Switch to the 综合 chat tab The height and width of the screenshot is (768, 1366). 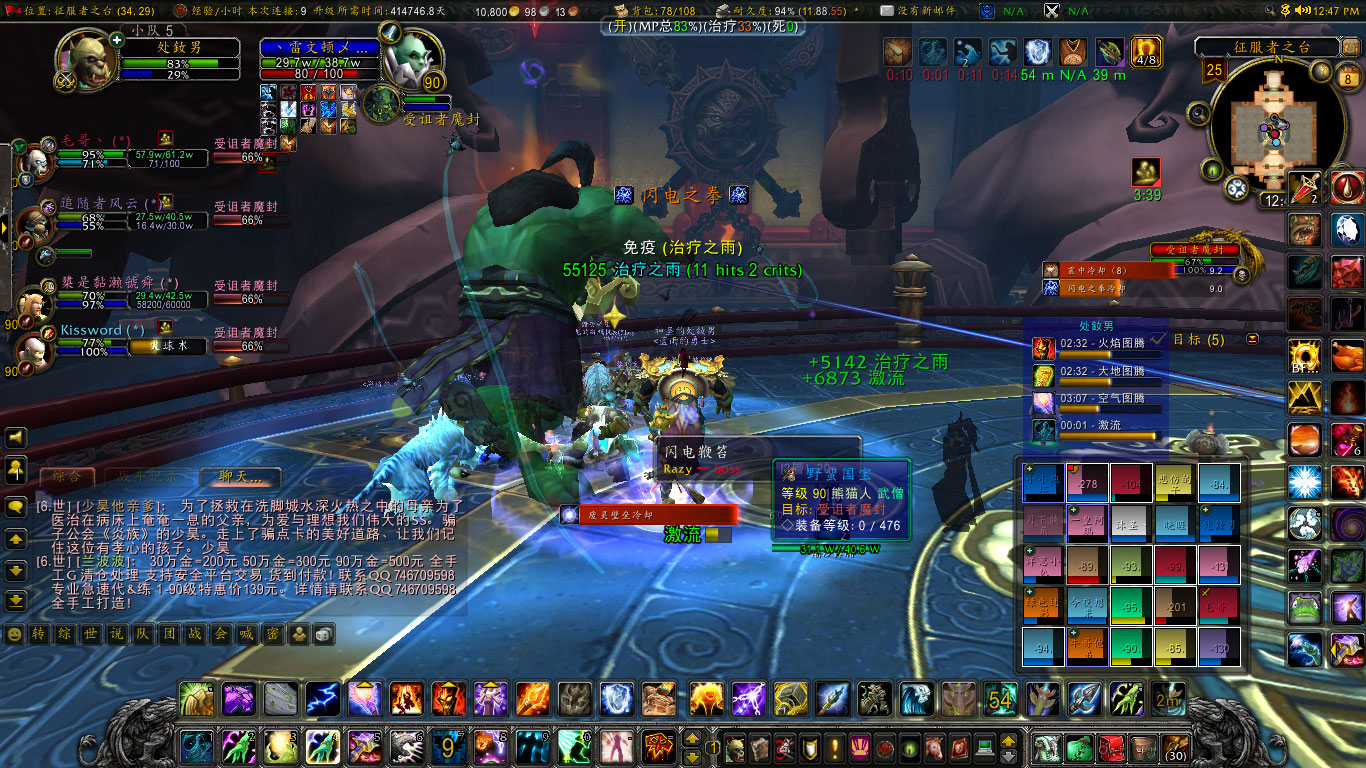coord(67,477)
